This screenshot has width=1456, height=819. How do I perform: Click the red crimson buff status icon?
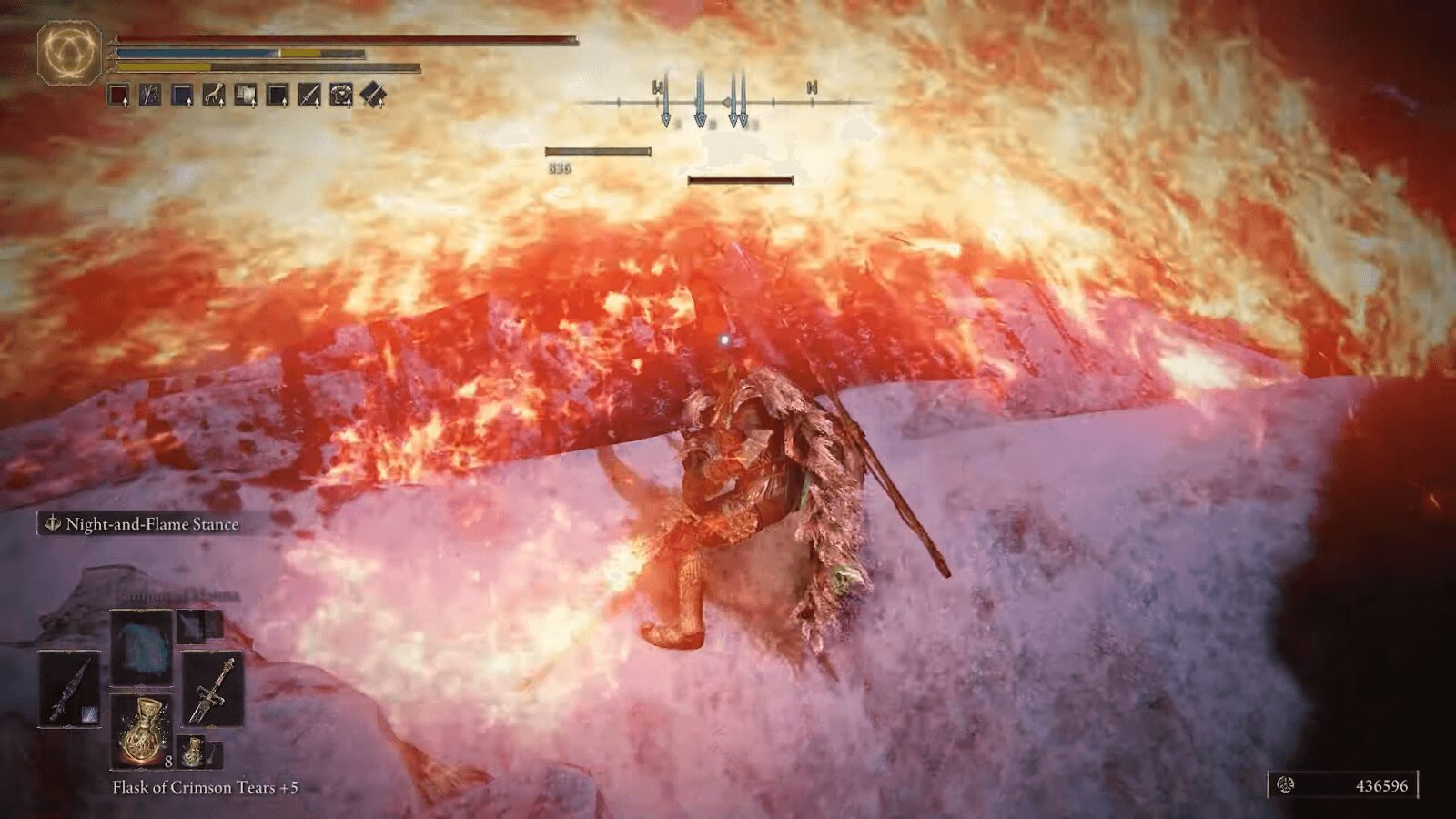(x=118, y=93)
